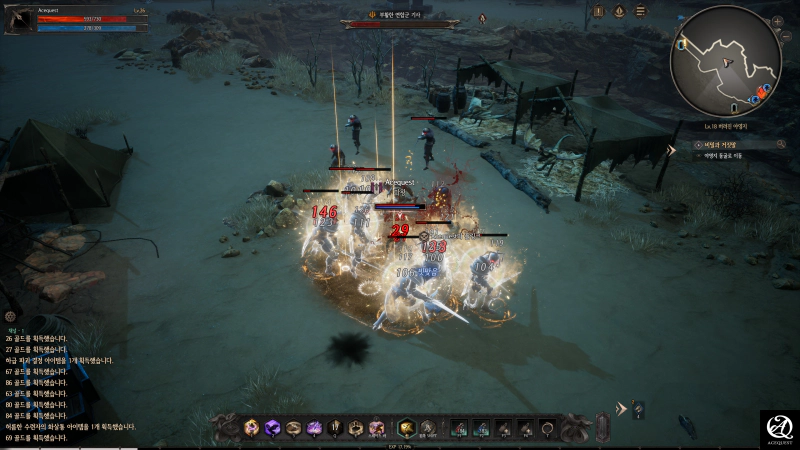The height and width of the screenshot is (450, 800).
Task: Use the purple crystal skill in the hotbar
Action: point(270,428)
